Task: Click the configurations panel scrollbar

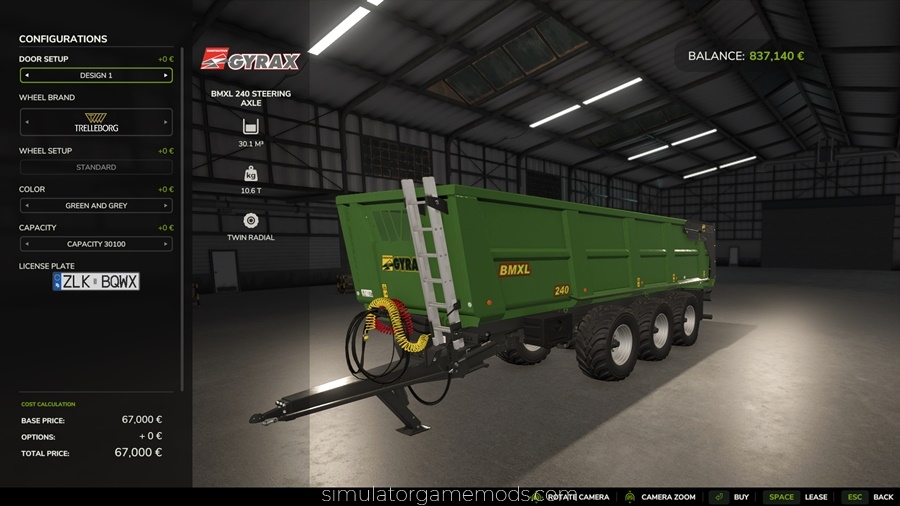Action: [182, 220]
